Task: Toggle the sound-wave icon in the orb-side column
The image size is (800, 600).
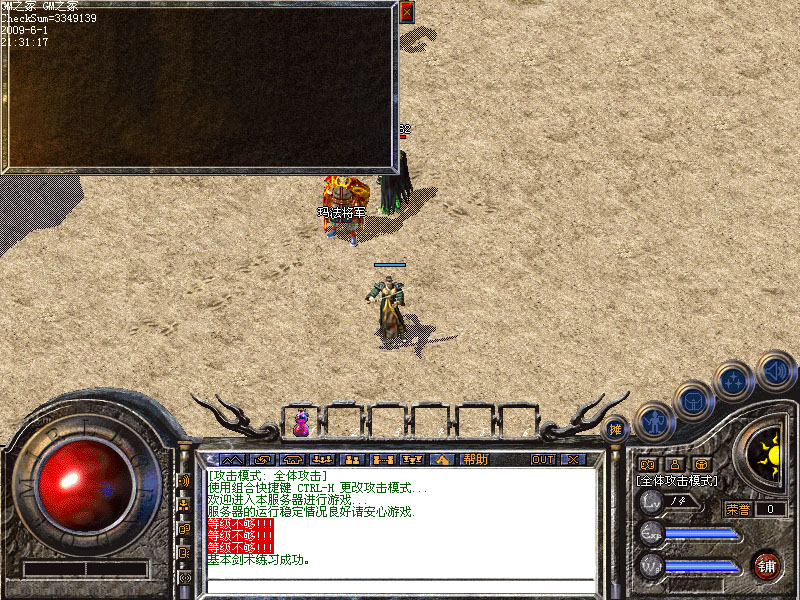Action: tap(185, 480)
